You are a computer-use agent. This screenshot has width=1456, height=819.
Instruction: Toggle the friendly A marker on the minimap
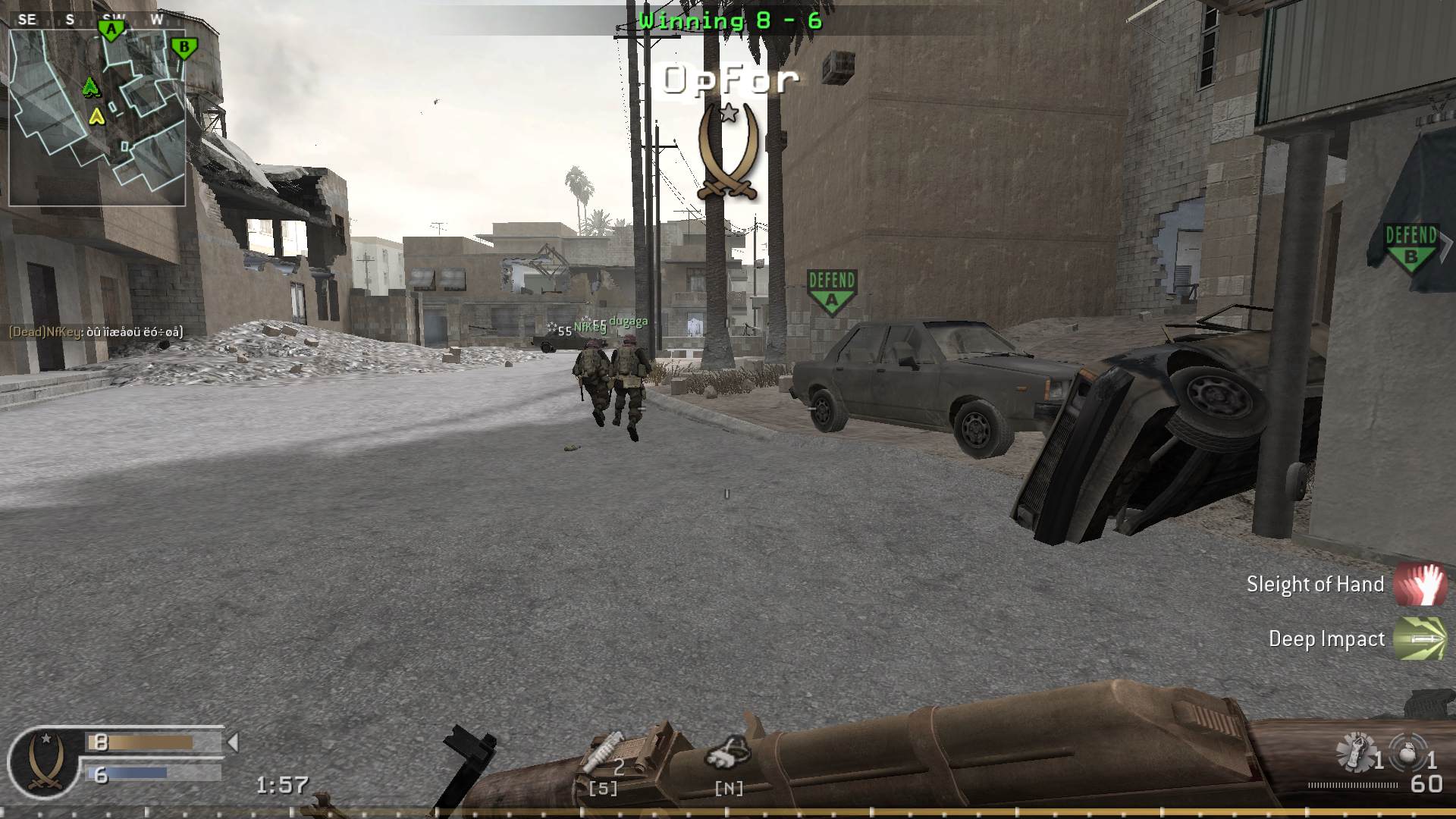(111, 28)
